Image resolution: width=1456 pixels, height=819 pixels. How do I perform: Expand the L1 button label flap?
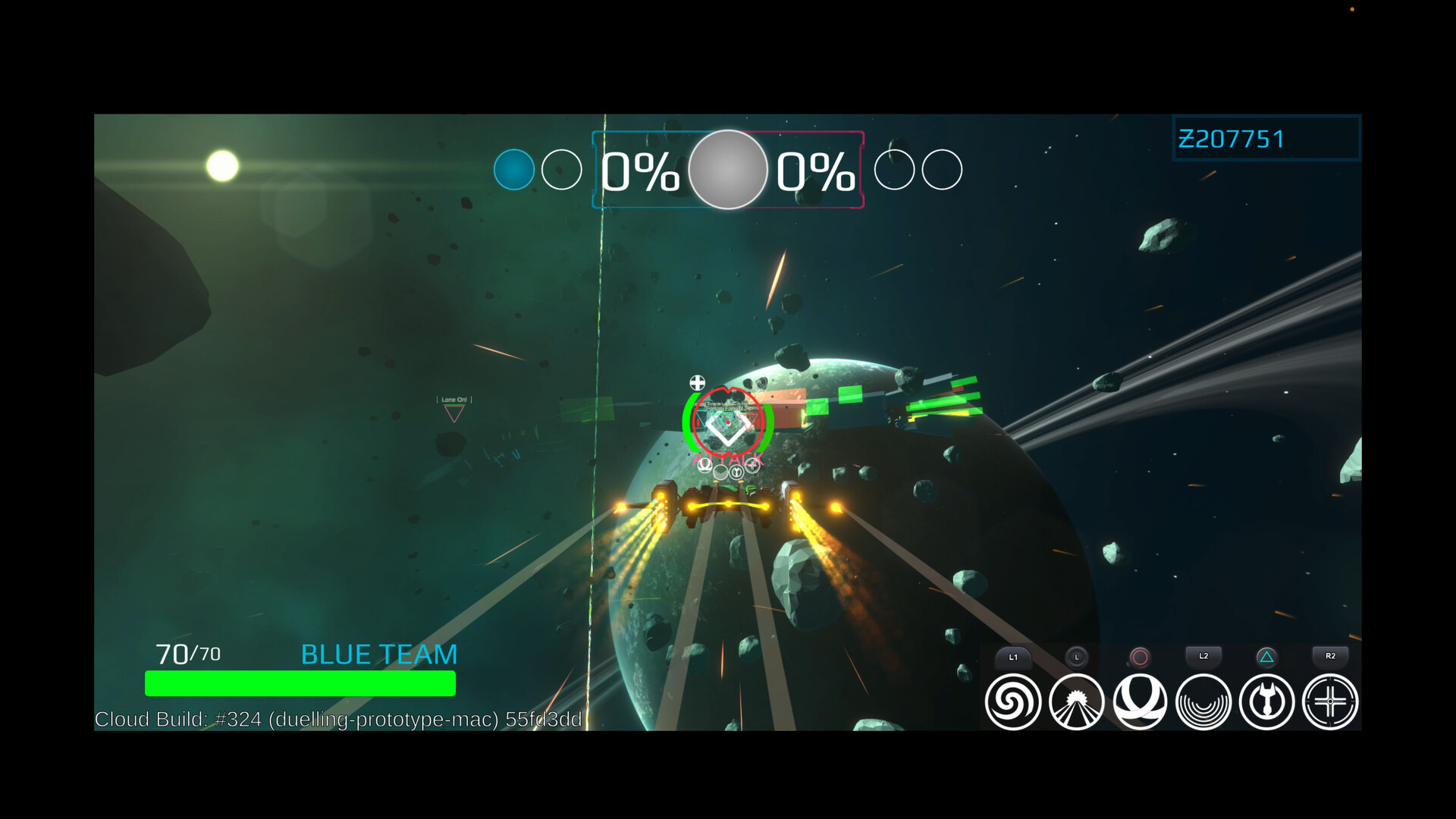[x=1012, y=657]
